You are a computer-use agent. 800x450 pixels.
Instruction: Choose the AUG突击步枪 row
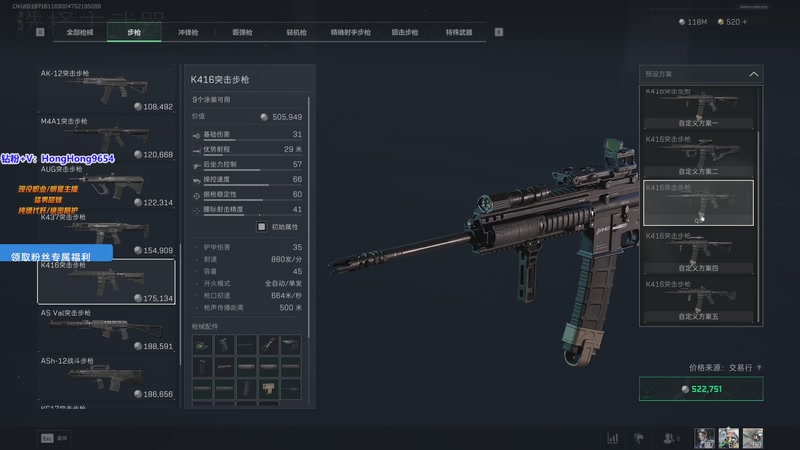[106, 186]
